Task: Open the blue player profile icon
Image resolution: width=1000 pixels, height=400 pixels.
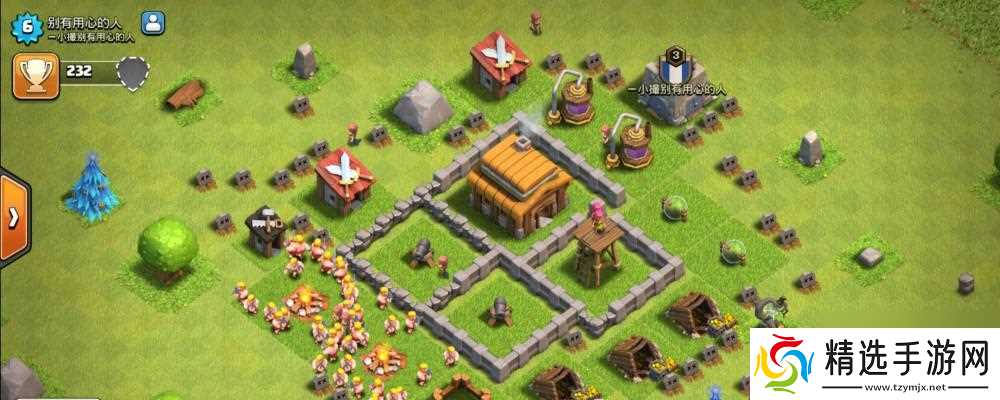Action: [153, 22]
